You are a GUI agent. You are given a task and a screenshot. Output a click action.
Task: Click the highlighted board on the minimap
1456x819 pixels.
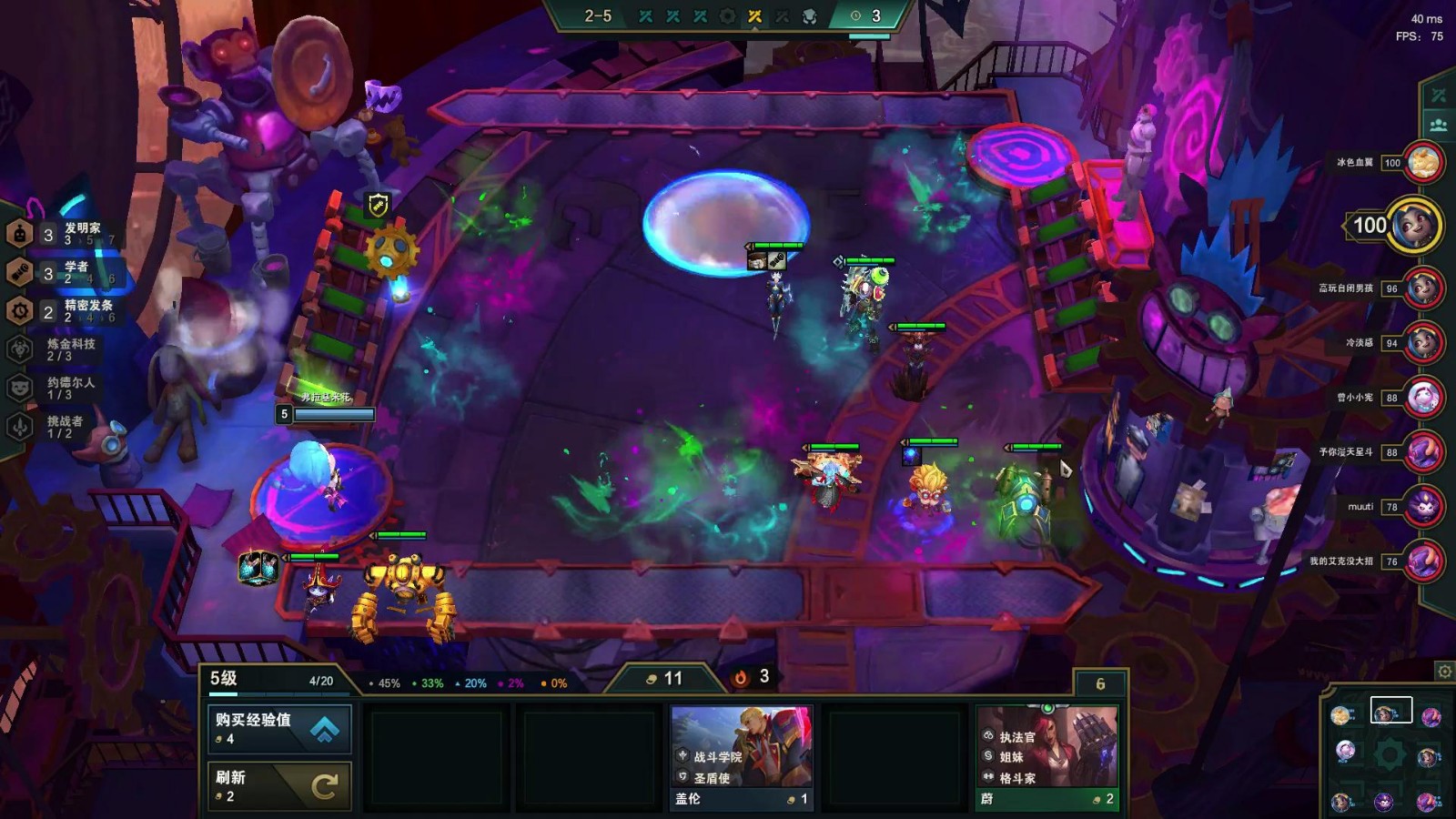point(1390,710)
